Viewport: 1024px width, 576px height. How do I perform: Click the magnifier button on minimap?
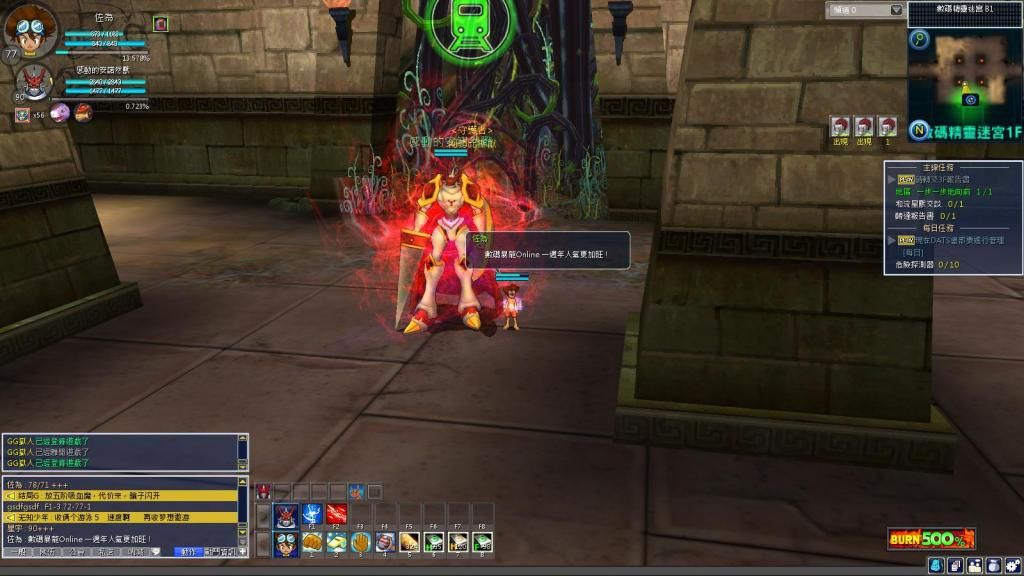(920, 40)
